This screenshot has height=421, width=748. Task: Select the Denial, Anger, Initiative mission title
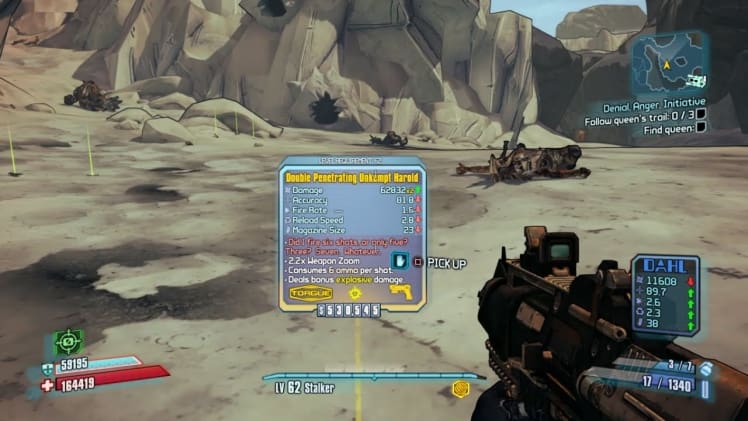pyautogui.click(x=655, y=102)
